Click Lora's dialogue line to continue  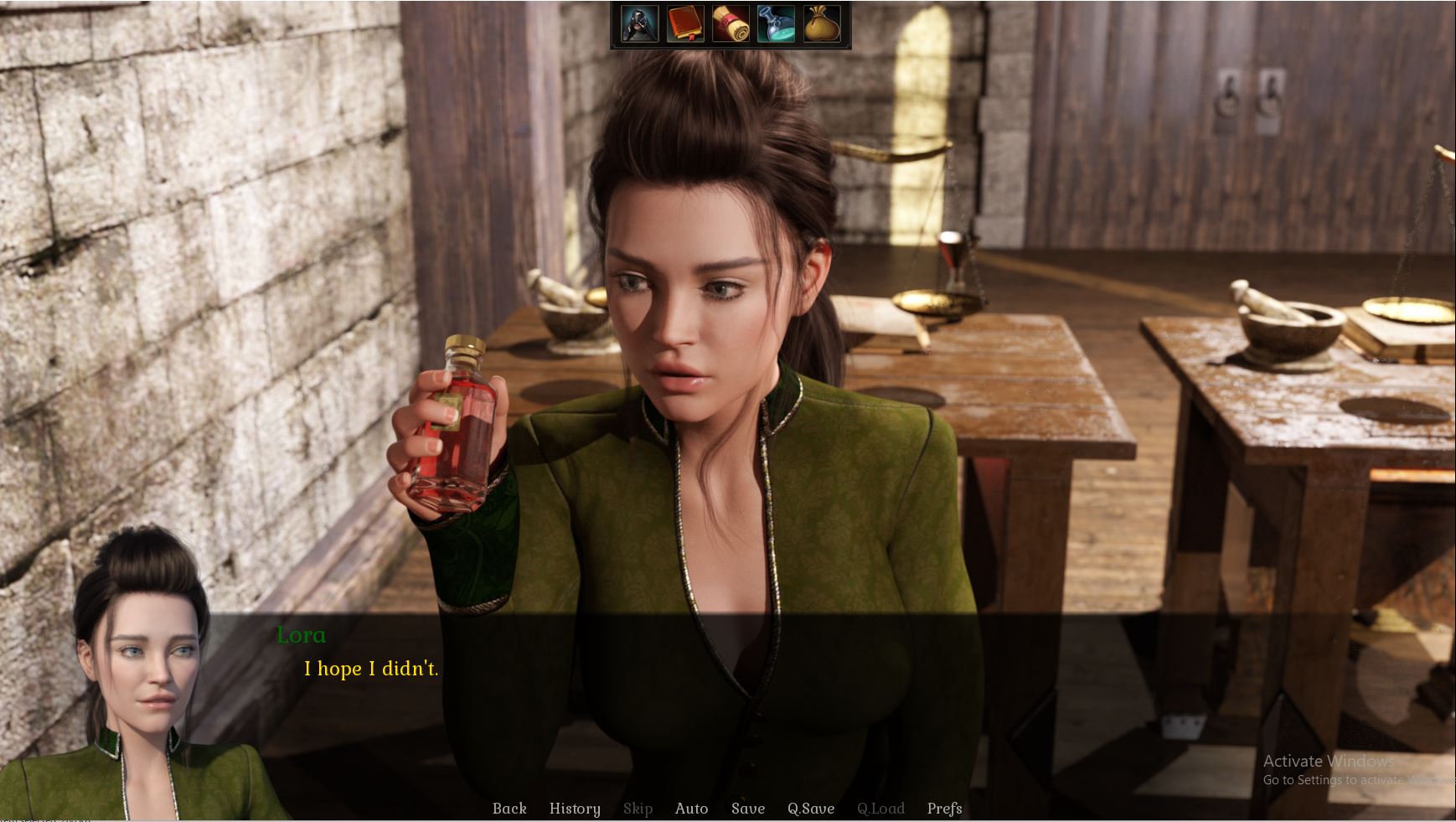[x=371, y=669]
